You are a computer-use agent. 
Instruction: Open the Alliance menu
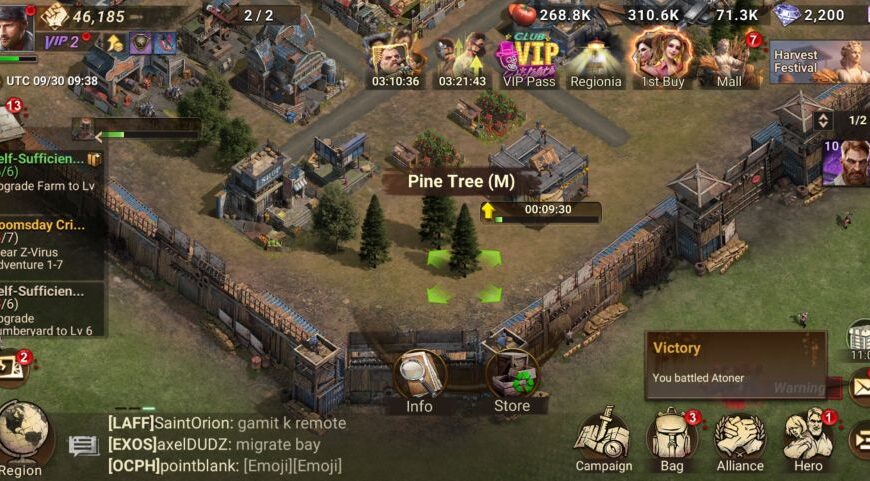tap(740, 440)
